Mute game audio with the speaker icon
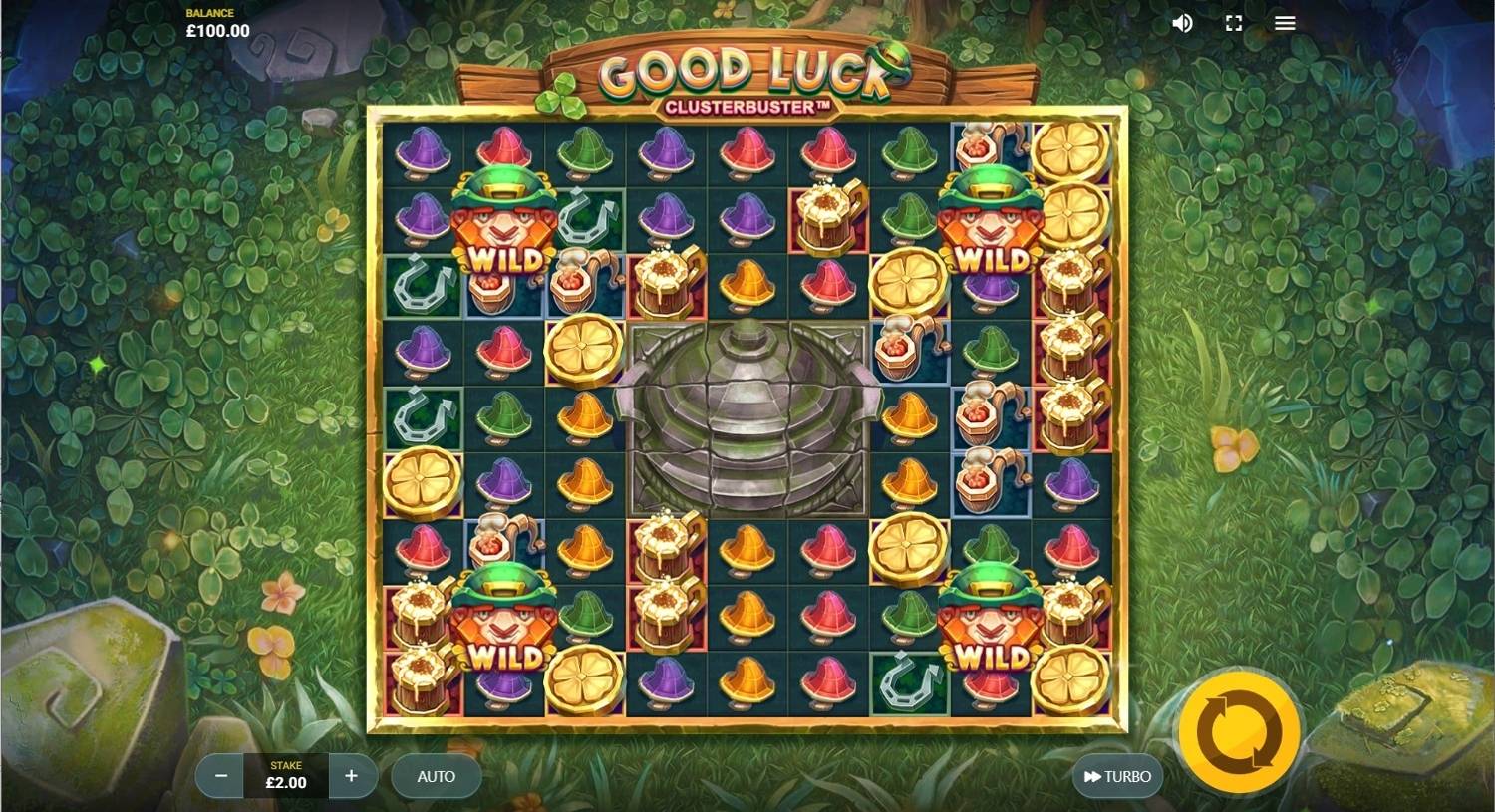Screen dimensions: 1495x812 pos(1182,23)
